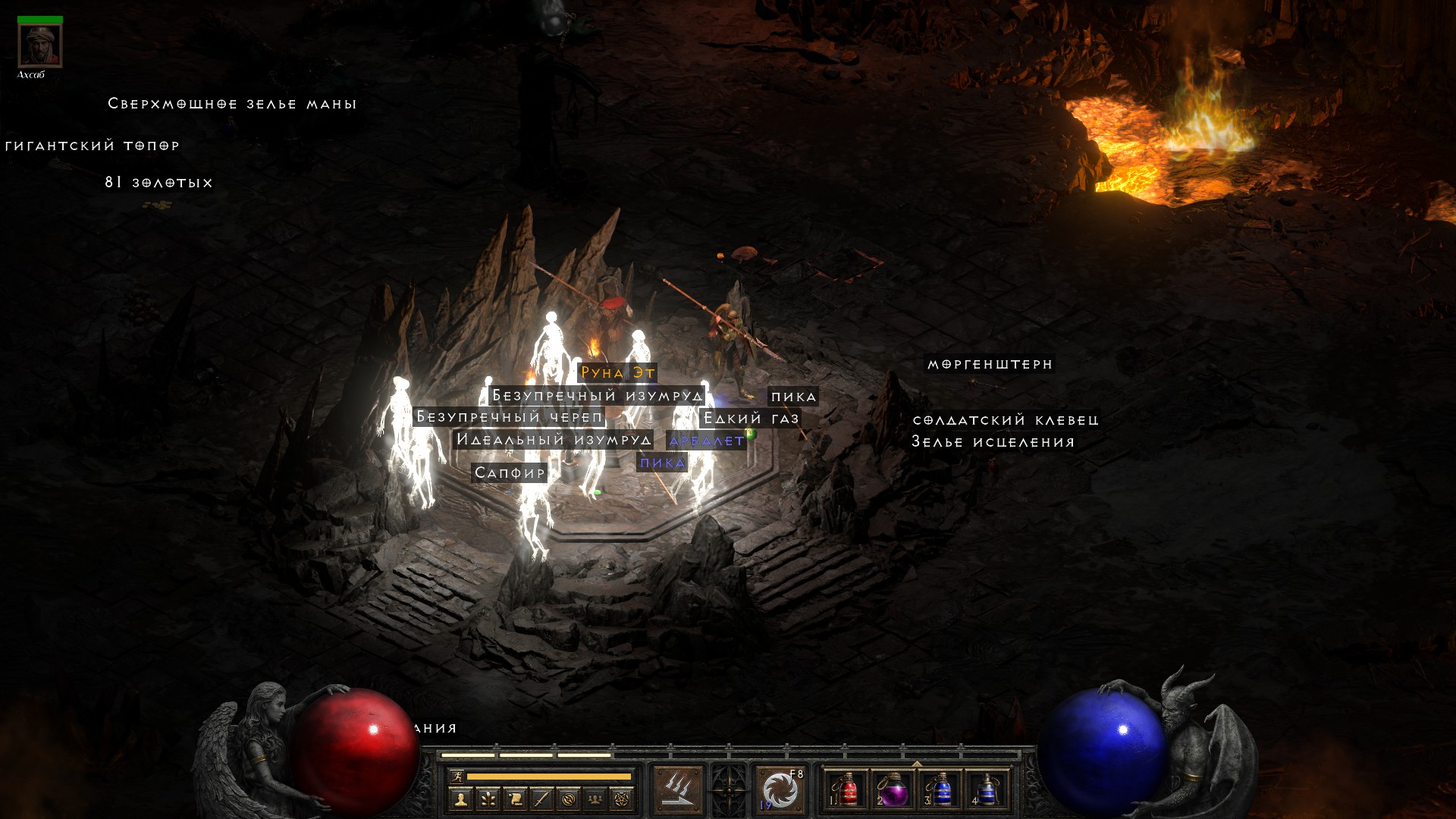This screenshot has width=1456, height=819.
Task: Click the round compass icon in mini panel
Action: point(569,799)
